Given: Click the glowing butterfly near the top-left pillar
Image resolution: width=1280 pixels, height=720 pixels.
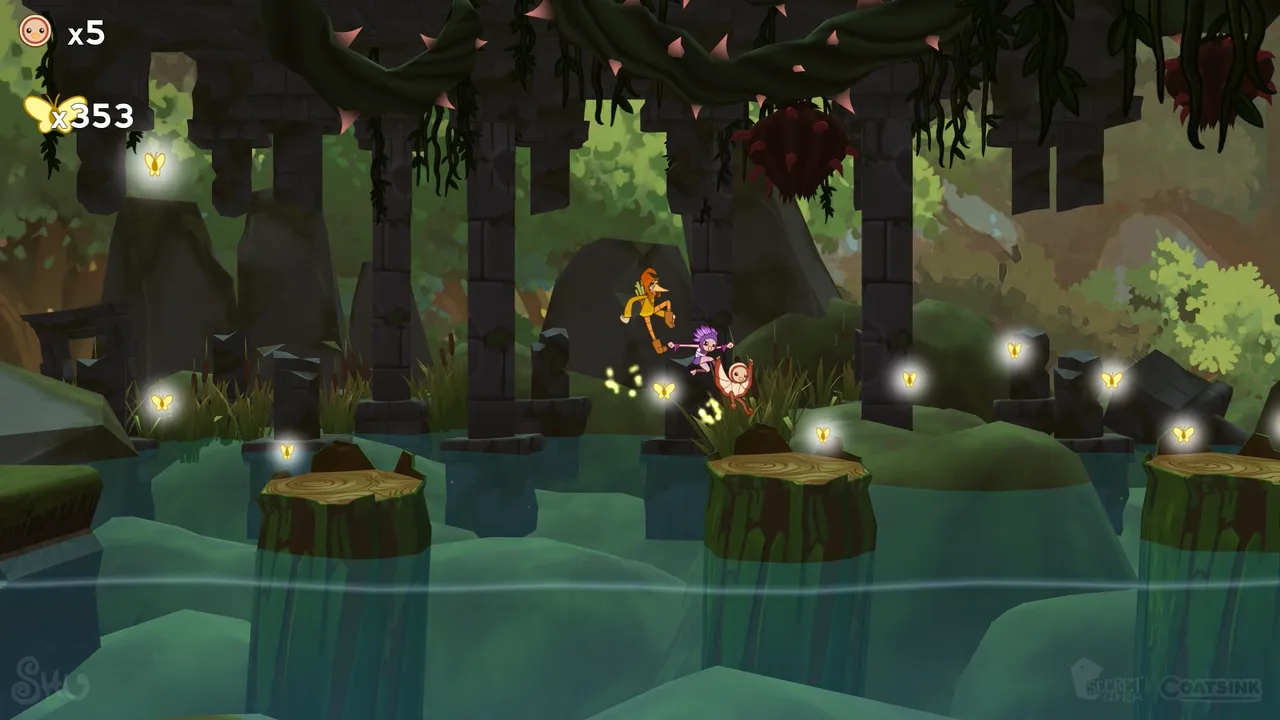Looking at the screenshot, I should tap(157, 165).
